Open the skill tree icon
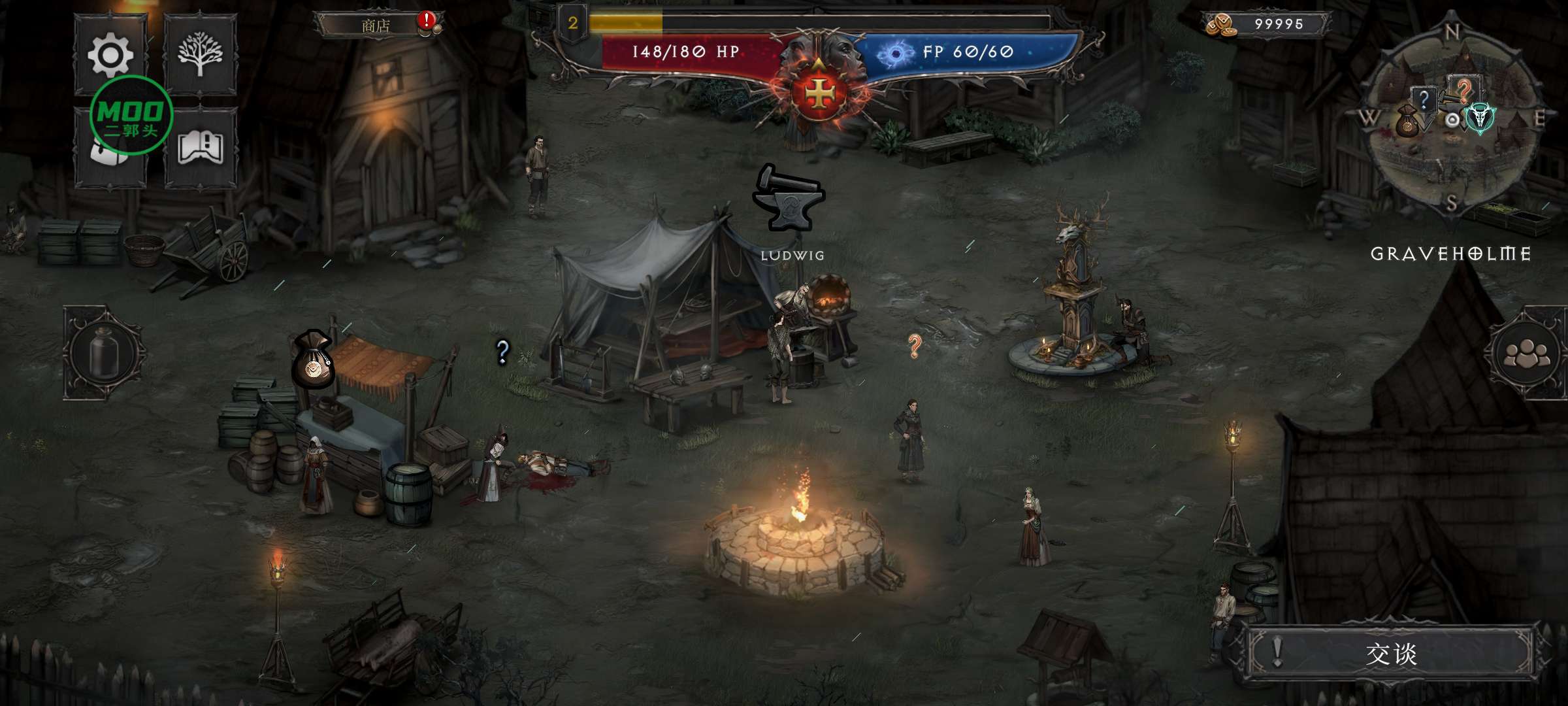The image size is (1568, 706). (x=200, y=54)
